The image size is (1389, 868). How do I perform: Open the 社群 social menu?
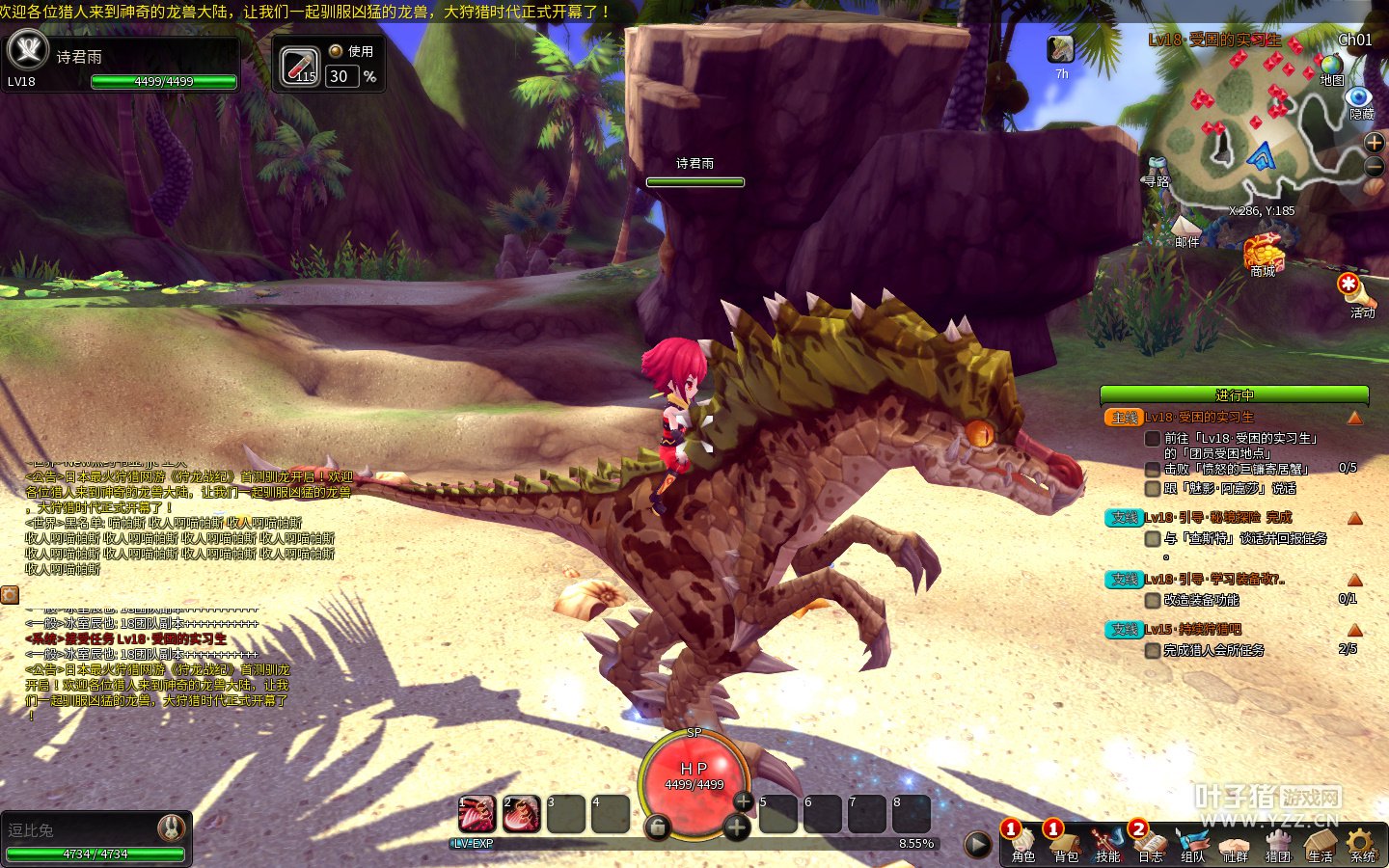click(1235, 844)
